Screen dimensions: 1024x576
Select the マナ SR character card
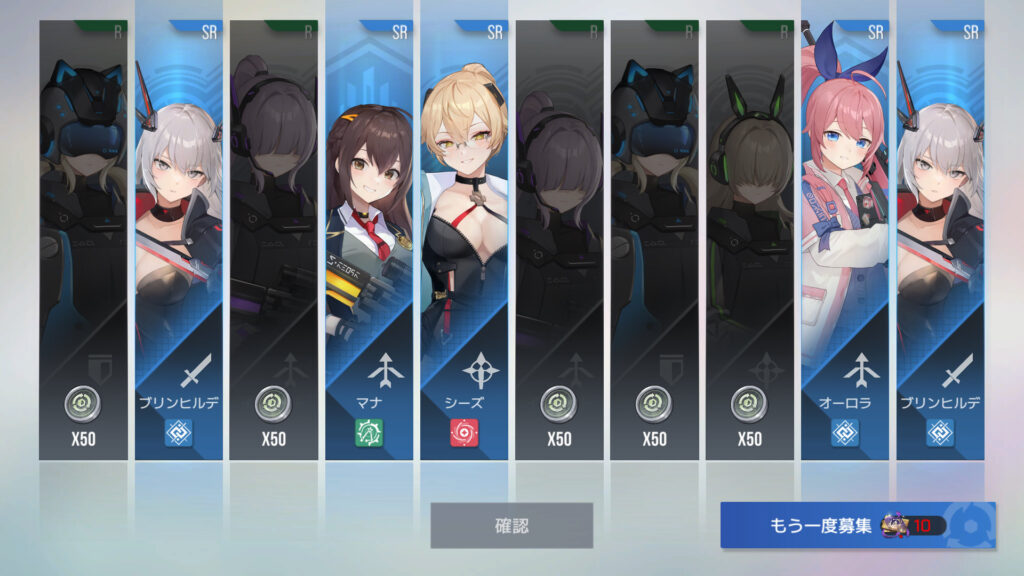click(369, 240)
